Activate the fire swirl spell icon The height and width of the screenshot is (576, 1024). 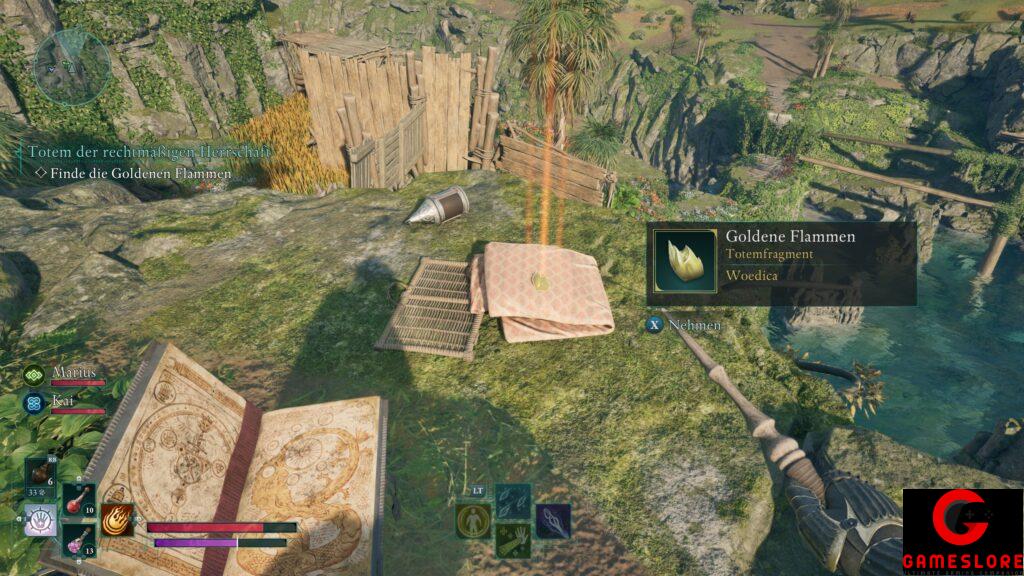[x=117, y=520]
